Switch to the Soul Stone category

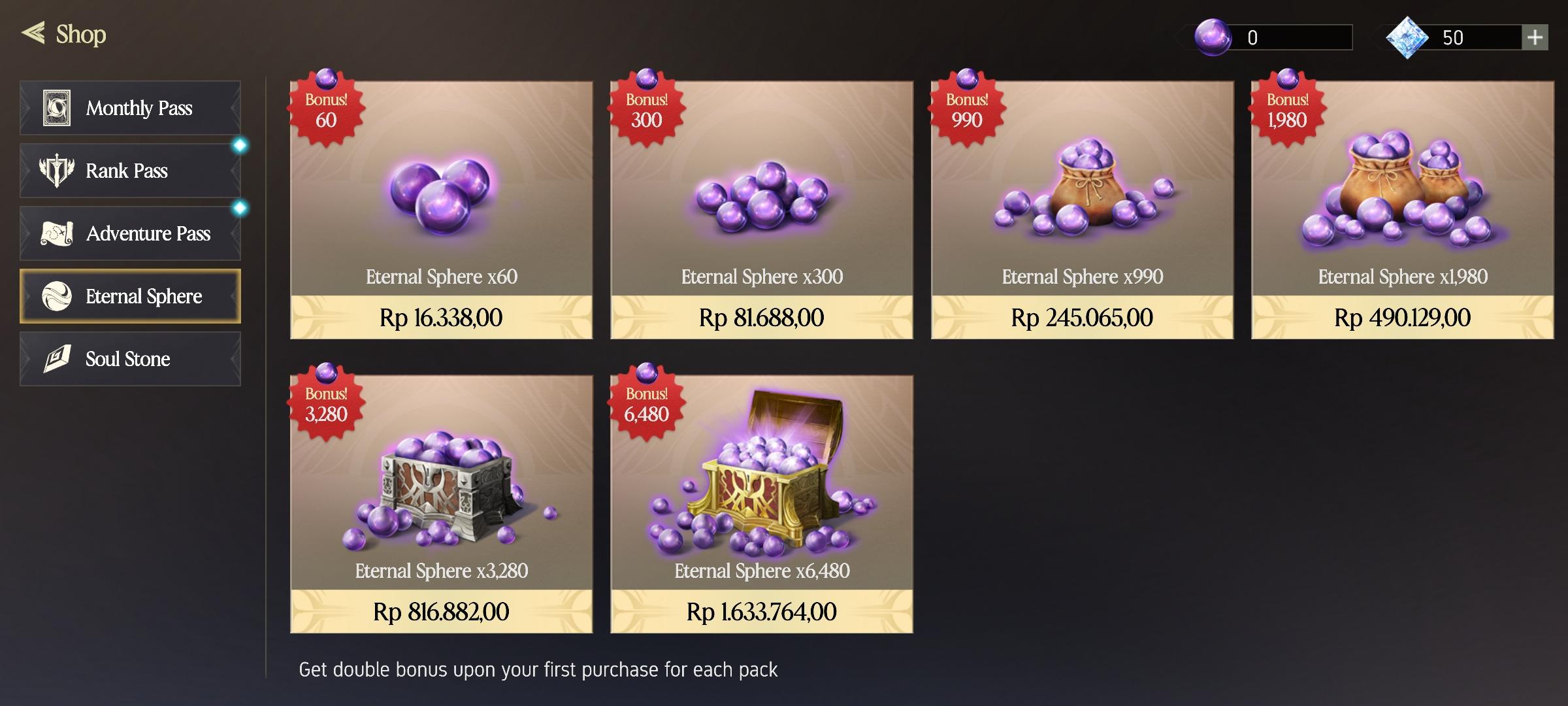point(130,358)
